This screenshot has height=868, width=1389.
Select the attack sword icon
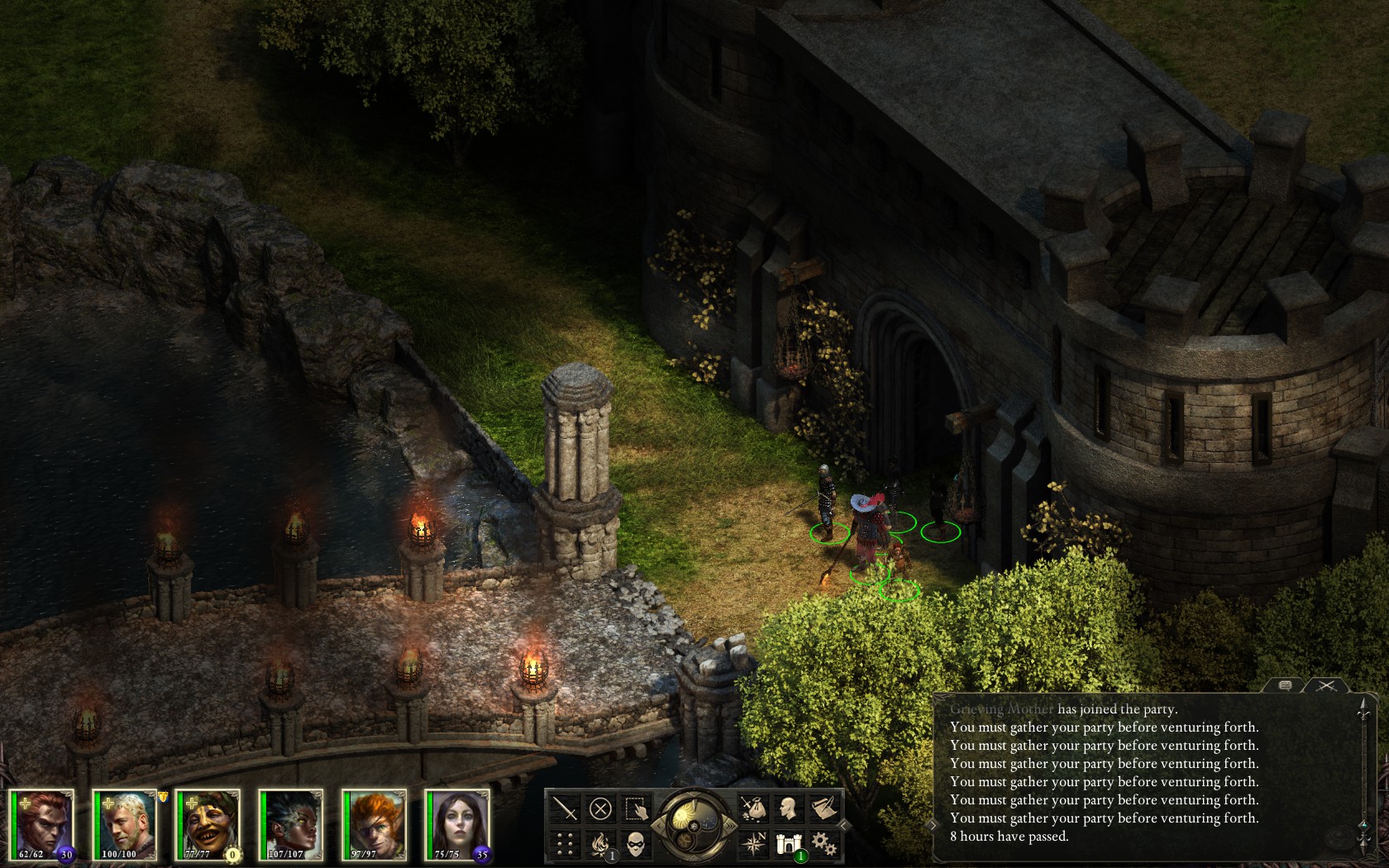(x=563, y=807)
